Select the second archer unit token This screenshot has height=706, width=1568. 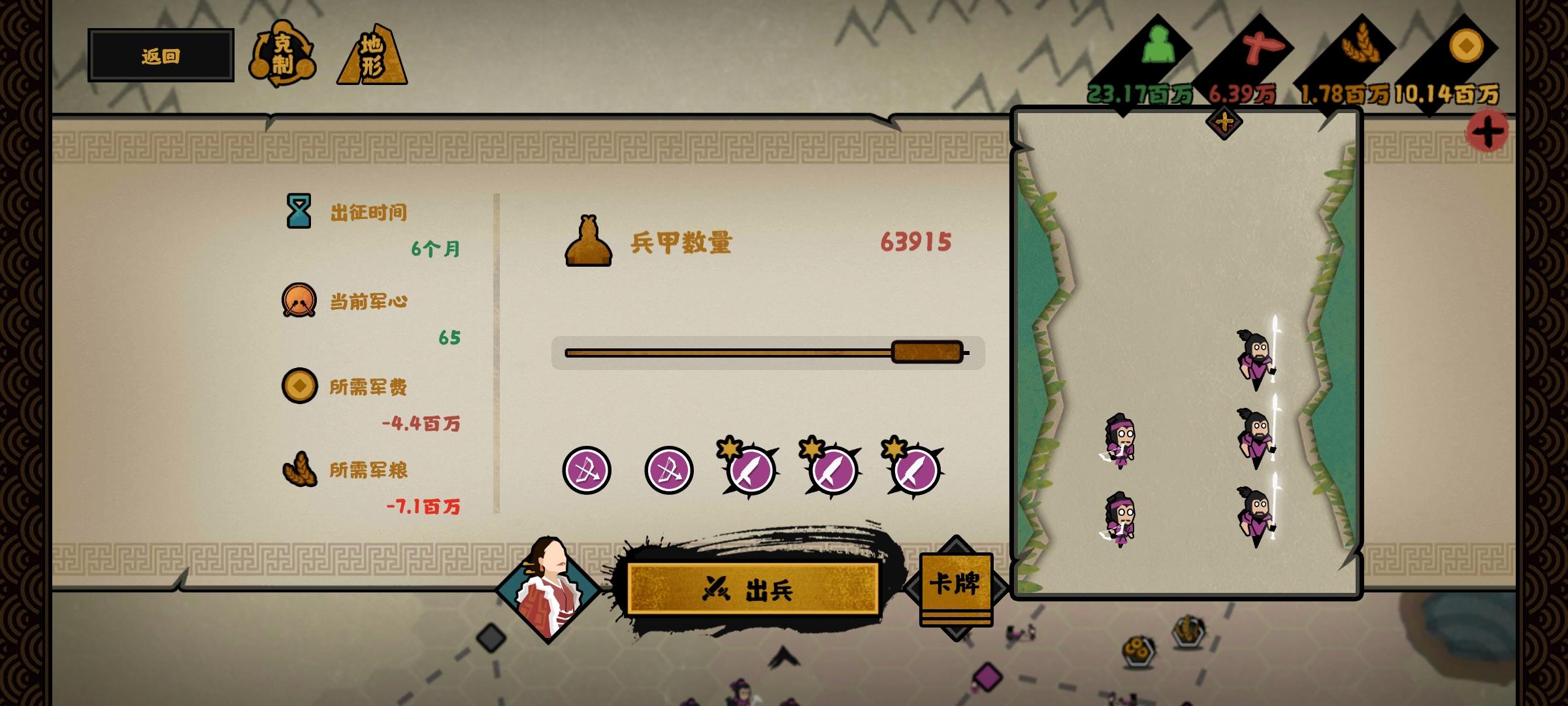(x=668, y=471)
